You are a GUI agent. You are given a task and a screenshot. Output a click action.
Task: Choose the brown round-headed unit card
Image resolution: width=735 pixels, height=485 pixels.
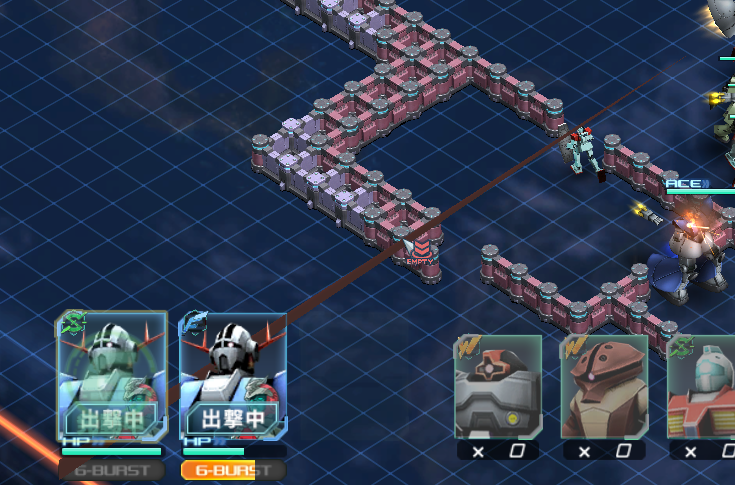[604, 387]
